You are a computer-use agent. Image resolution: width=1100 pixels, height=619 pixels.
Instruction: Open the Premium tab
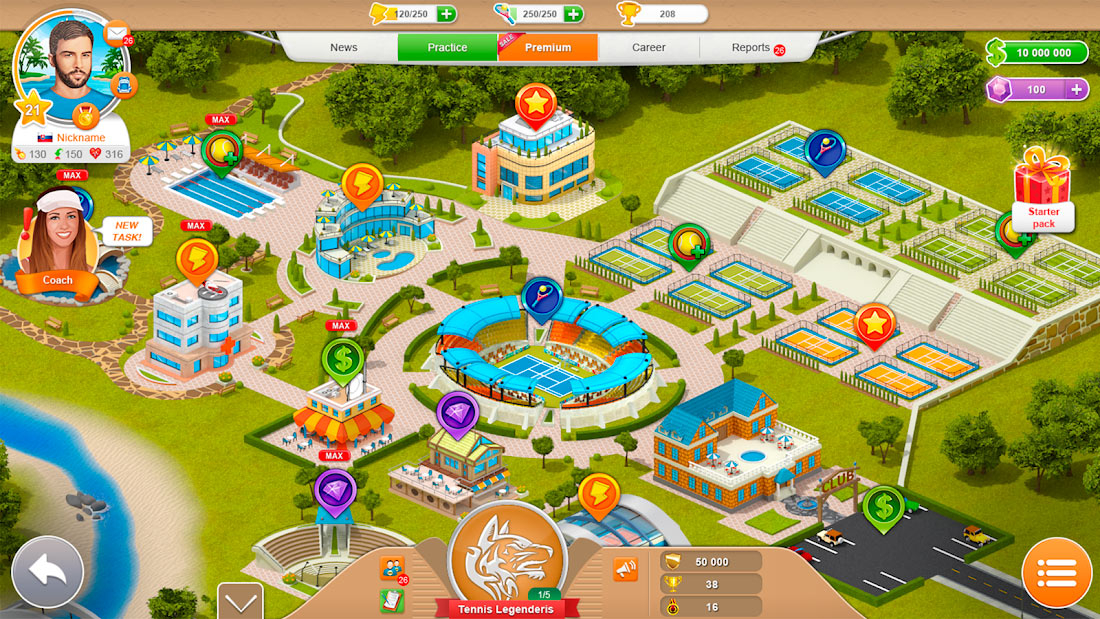tap(548, 48)
